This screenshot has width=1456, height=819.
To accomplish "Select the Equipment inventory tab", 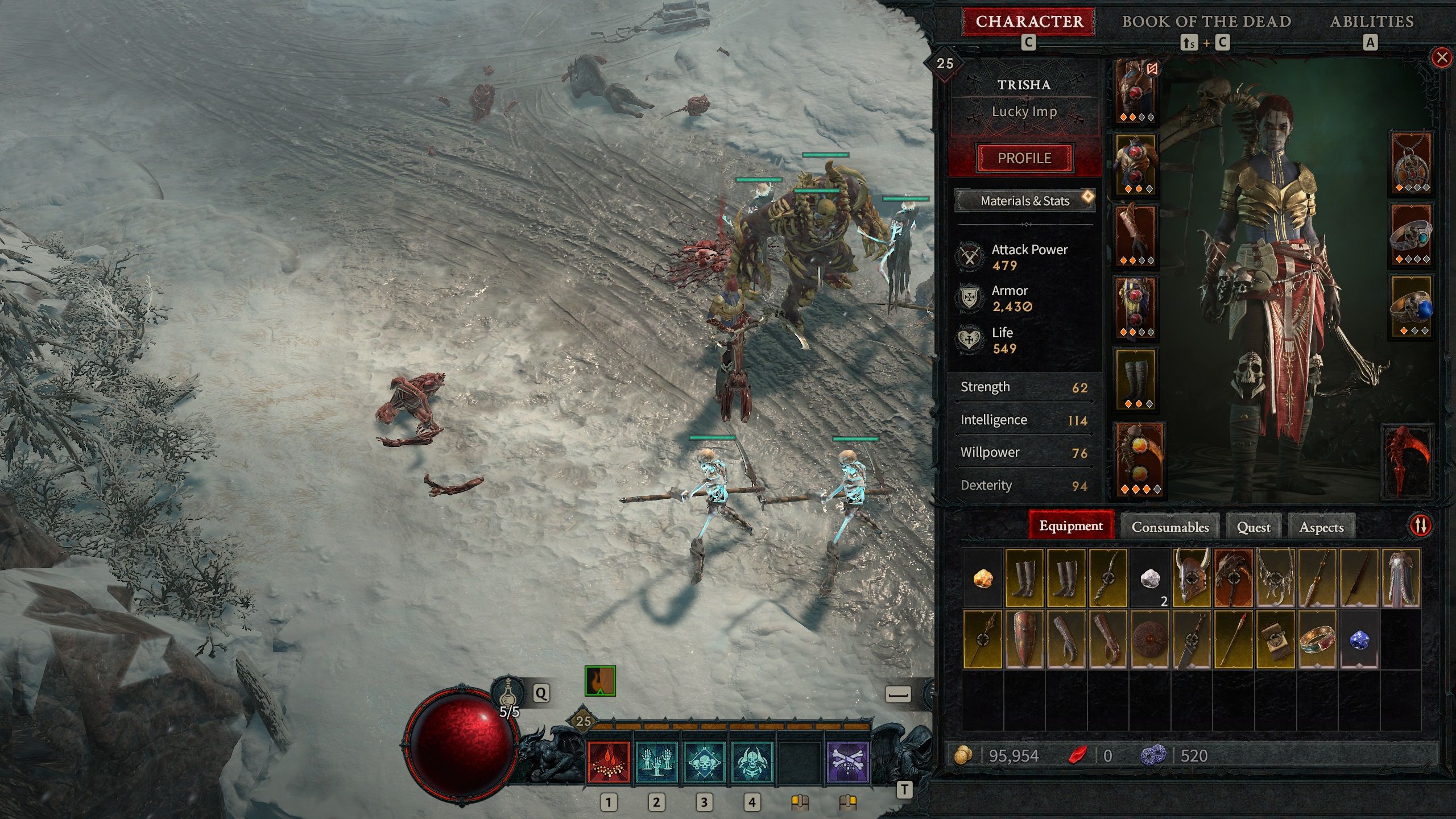I will [x=1070, y=526].
